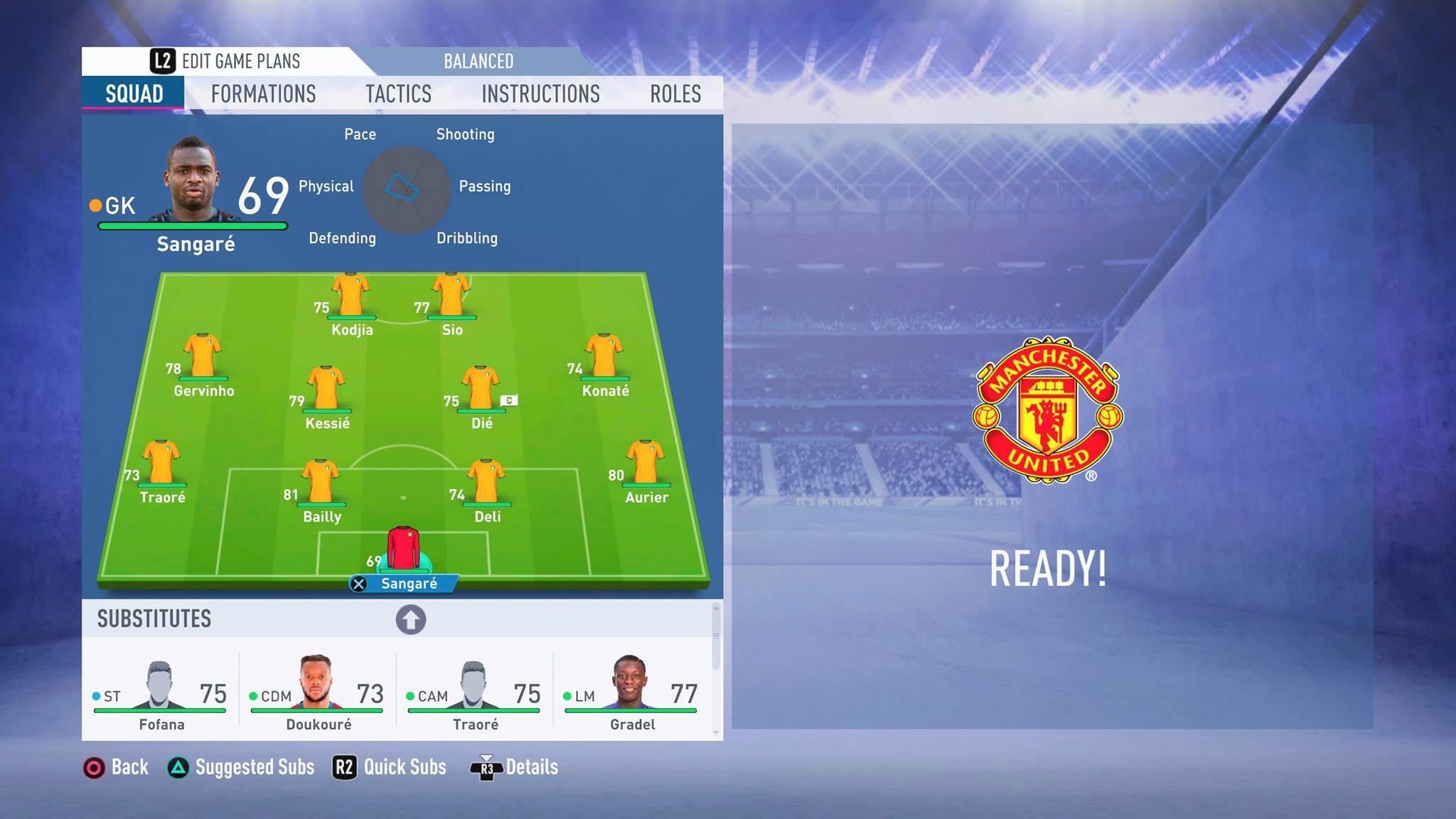Click the substitutes up arrow button
This screenshot has width=1456, height=819.
pos(411,619)
